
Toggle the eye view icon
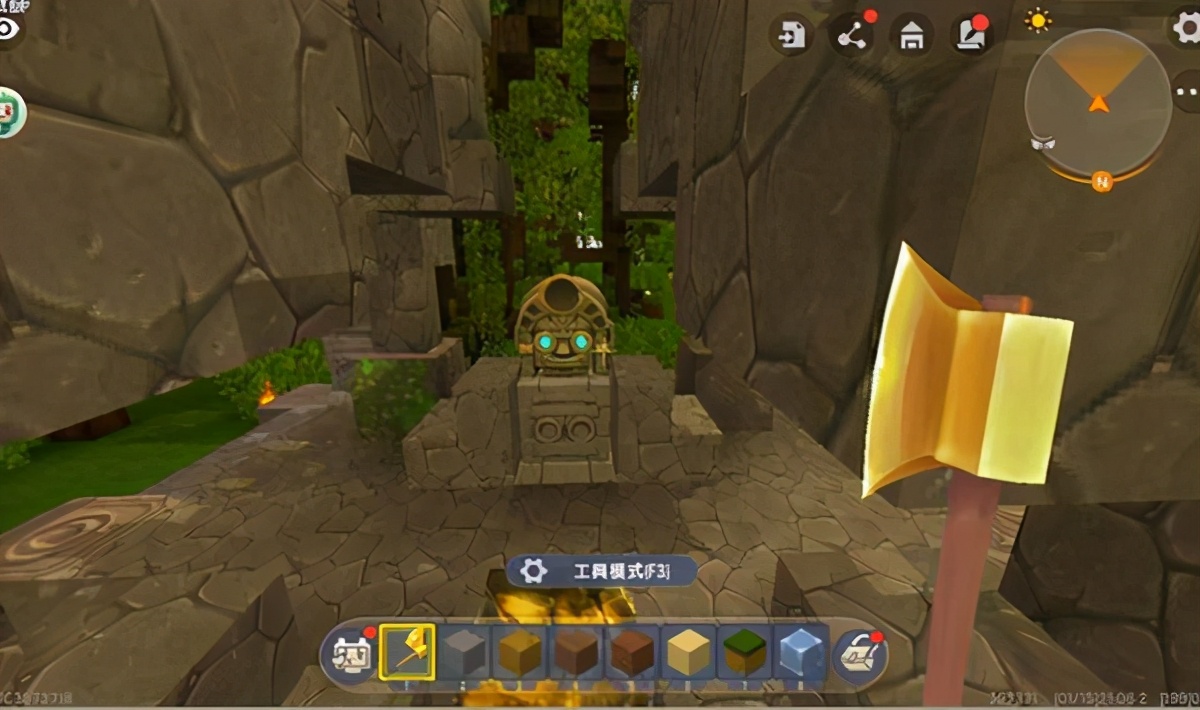(x=9, y=28)
